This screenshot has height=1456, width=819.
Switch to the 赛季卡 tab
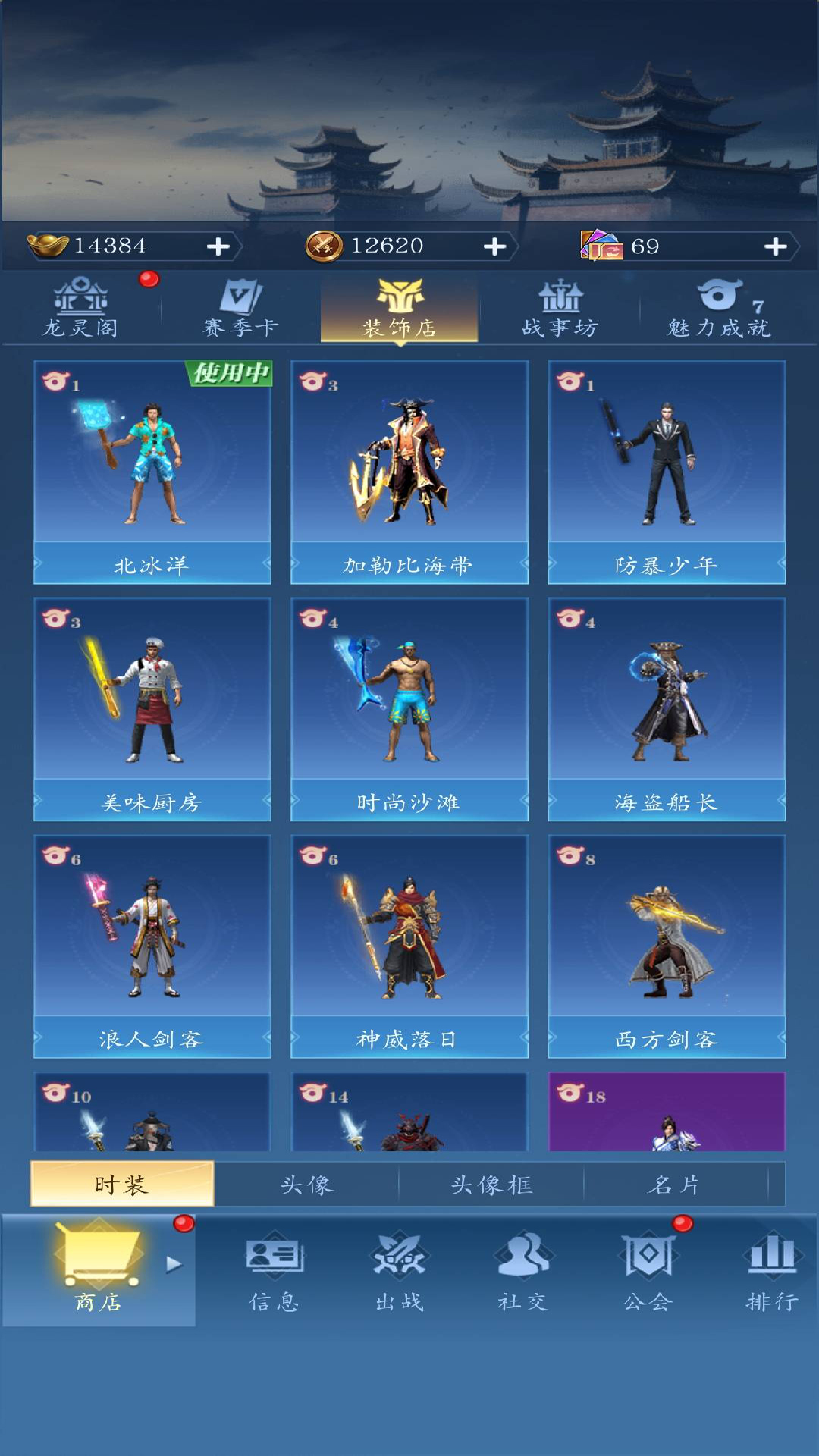[x=240, y=309]
